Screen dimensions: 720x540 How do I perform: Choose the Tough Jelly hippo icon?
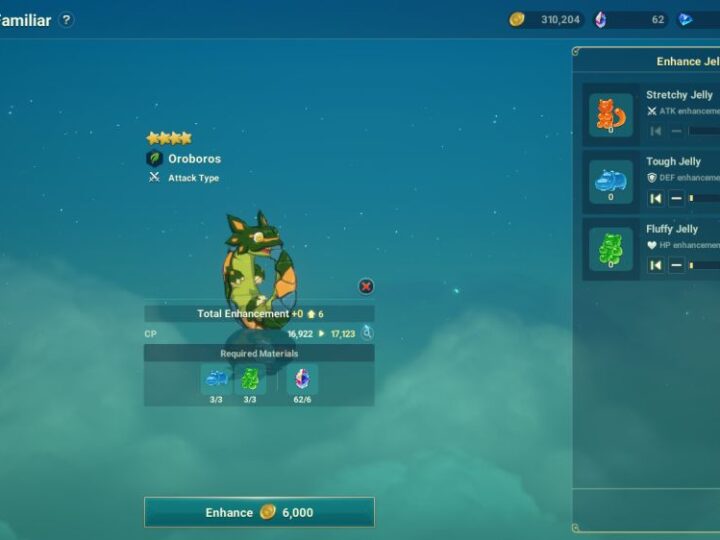tap(610, 182)
